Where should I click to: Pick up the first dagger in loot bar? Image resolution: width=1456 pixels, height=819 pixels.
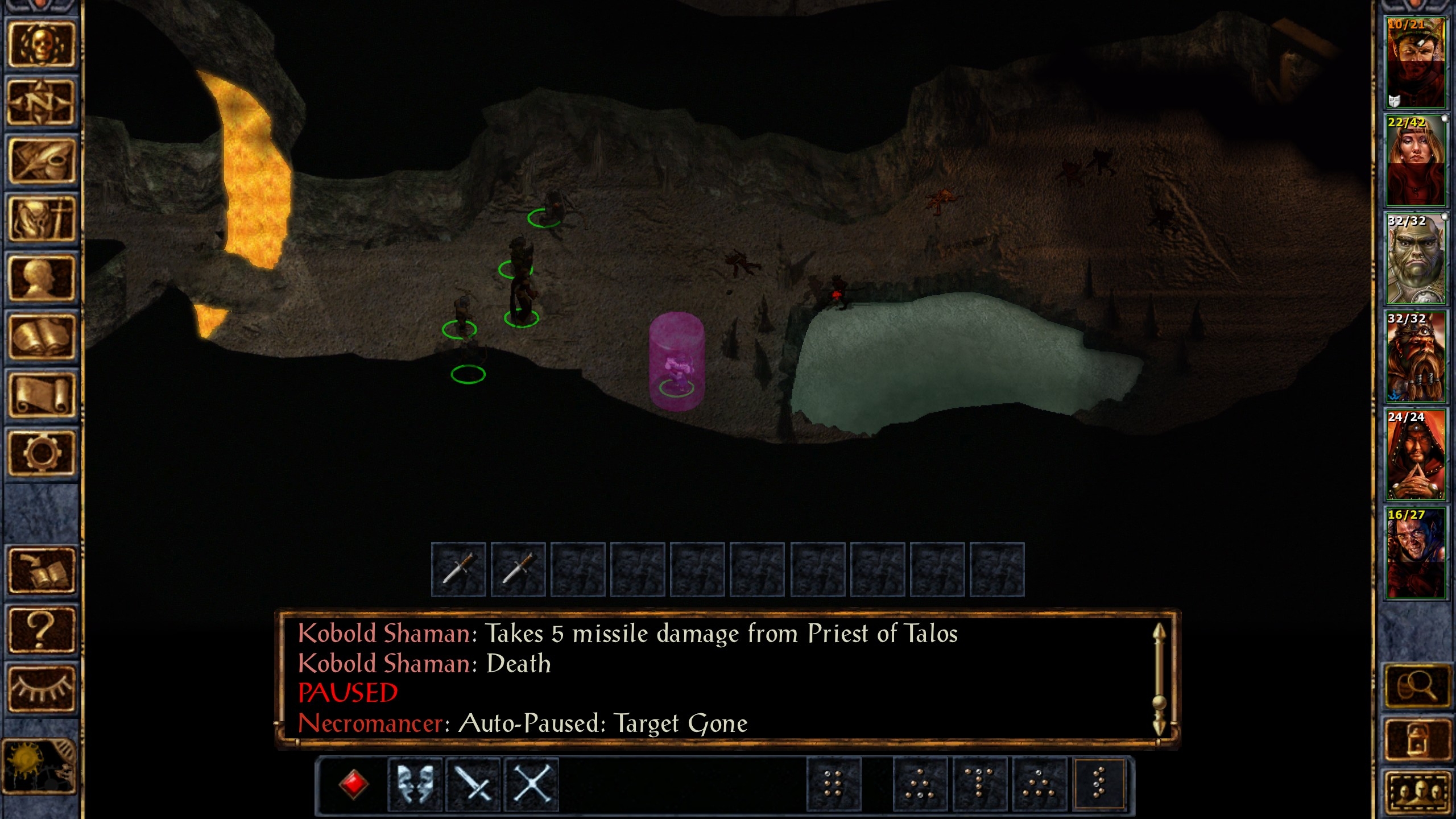click(458, 569)
